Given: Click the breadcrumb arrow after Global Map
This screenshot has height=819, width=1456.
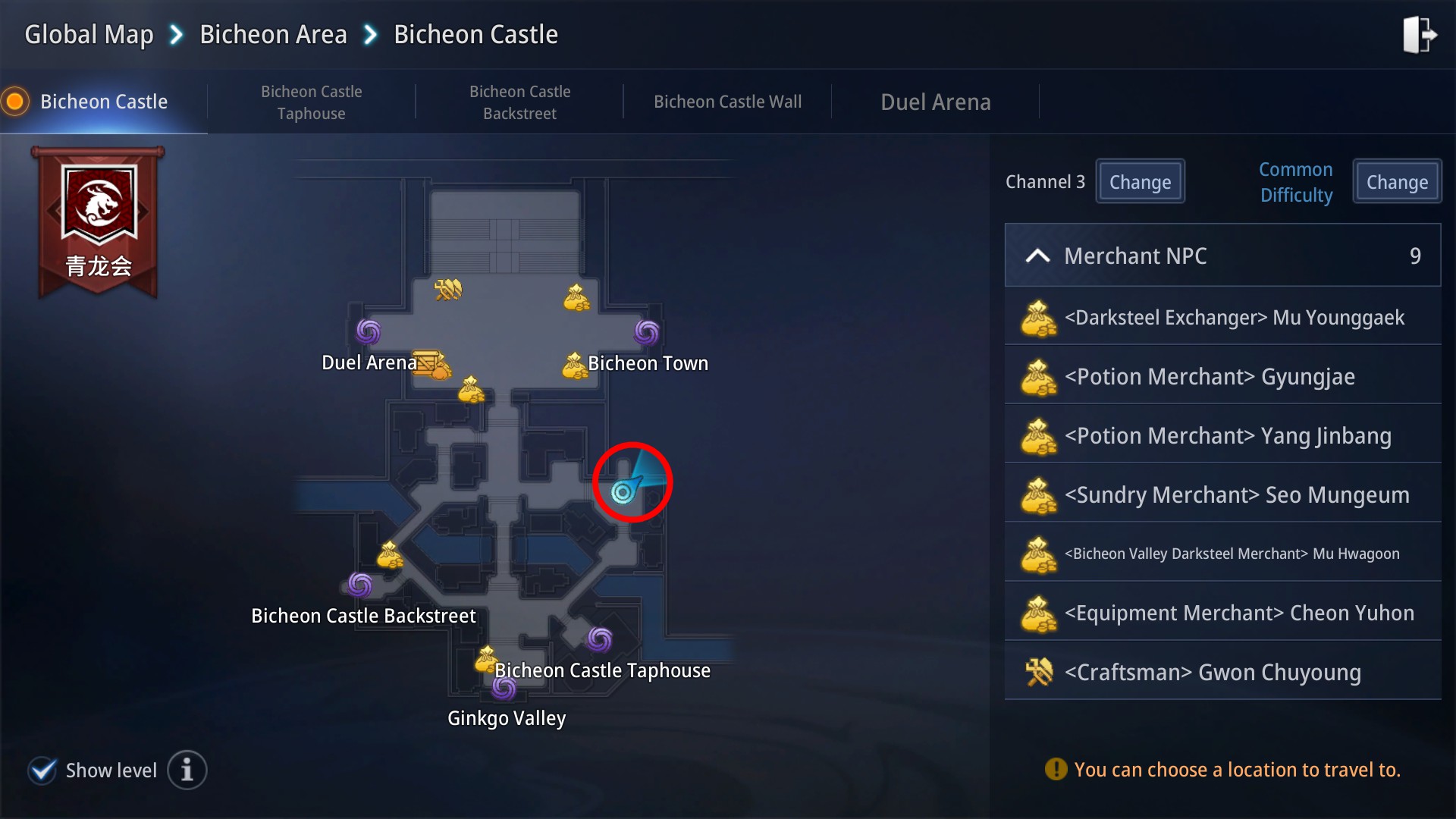Looking at the screenshot, I should click(x=175, y=34).
